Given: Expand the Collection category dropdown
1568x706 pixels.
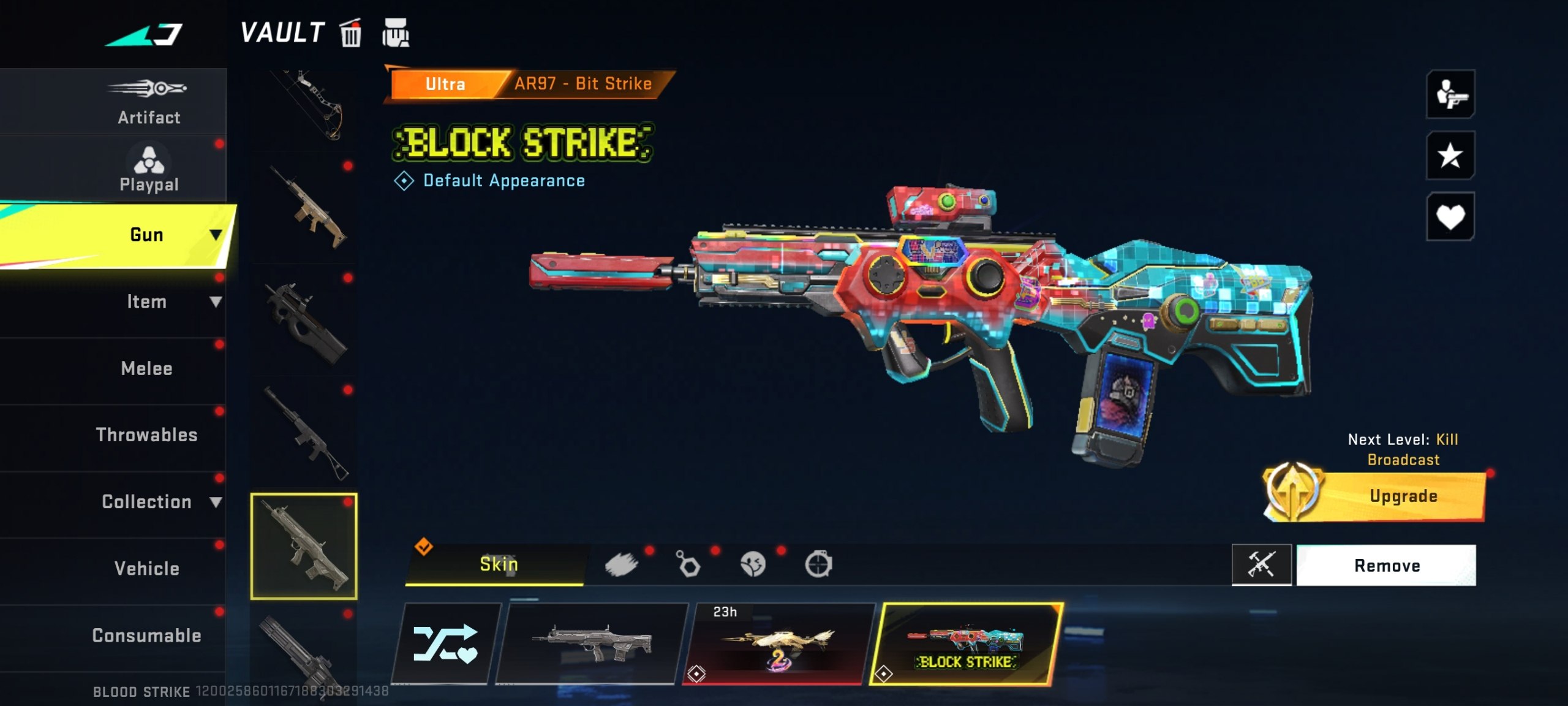Looking at the screenshot, I should (216, 501).
